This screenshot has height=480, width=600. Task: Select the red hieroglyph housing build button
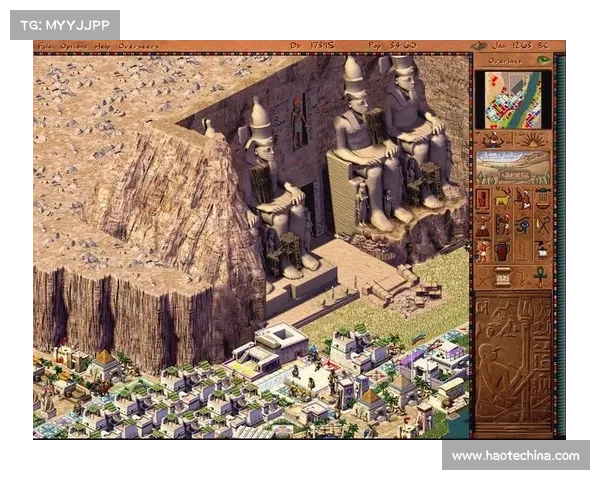pos(483,197)
